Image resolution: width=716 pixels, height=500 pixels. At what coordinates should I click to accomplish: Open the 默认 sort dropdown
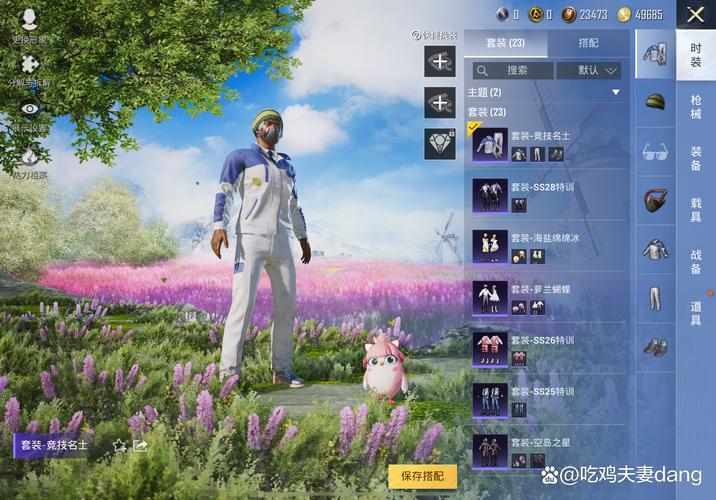pyautogui.click(x=588, y=70)
